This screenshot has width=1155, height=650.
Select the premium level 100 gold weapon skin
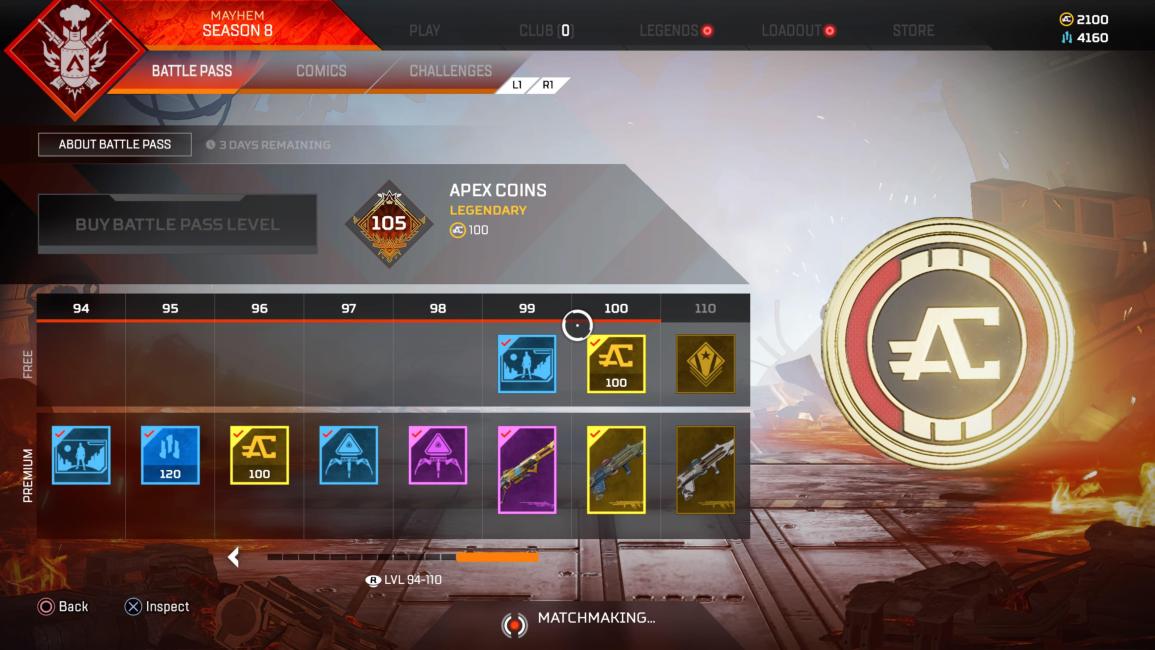[616, 470]
